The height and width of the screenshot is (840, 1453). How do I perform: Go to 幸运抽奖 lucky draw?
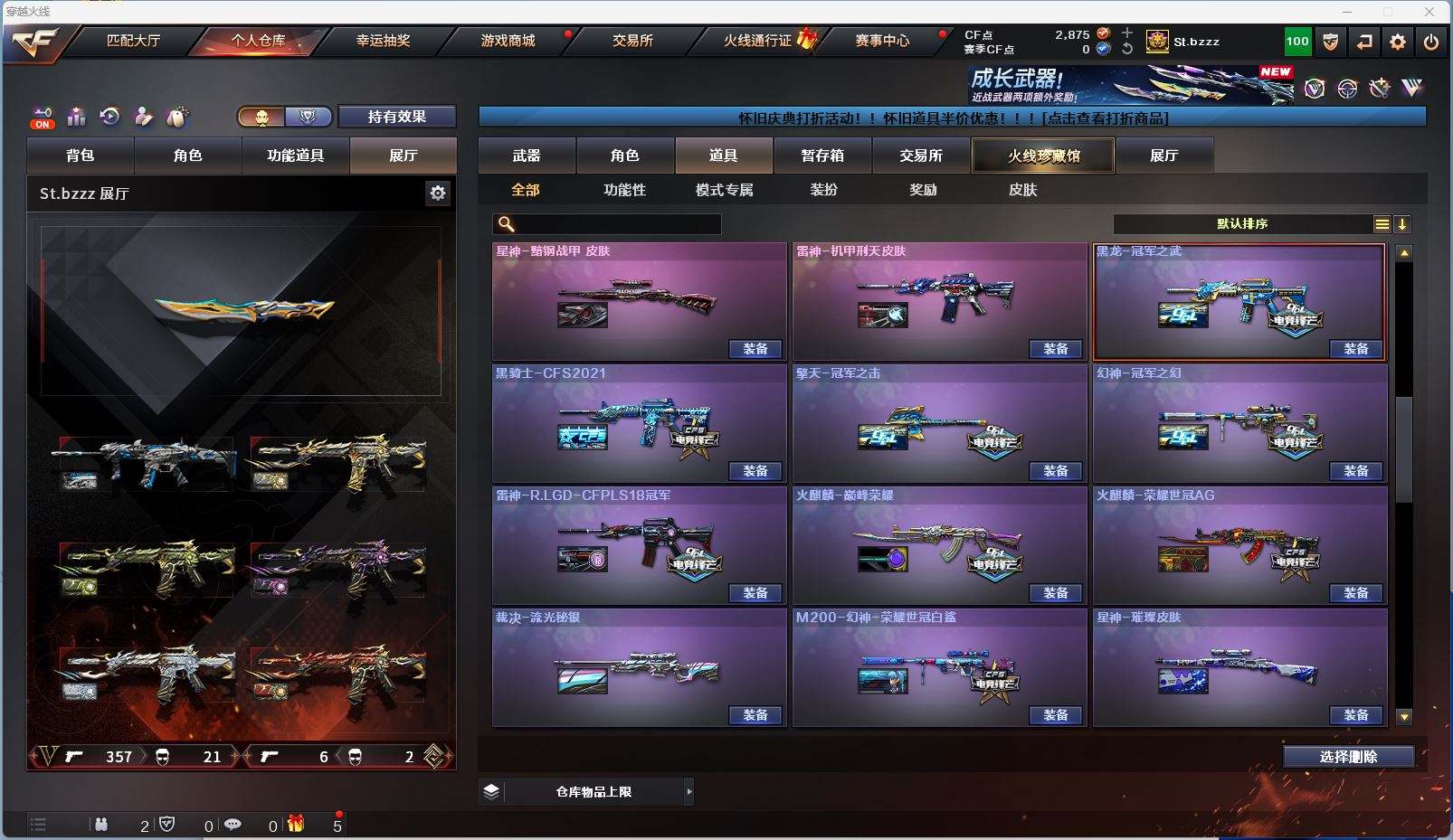[383, 41]
